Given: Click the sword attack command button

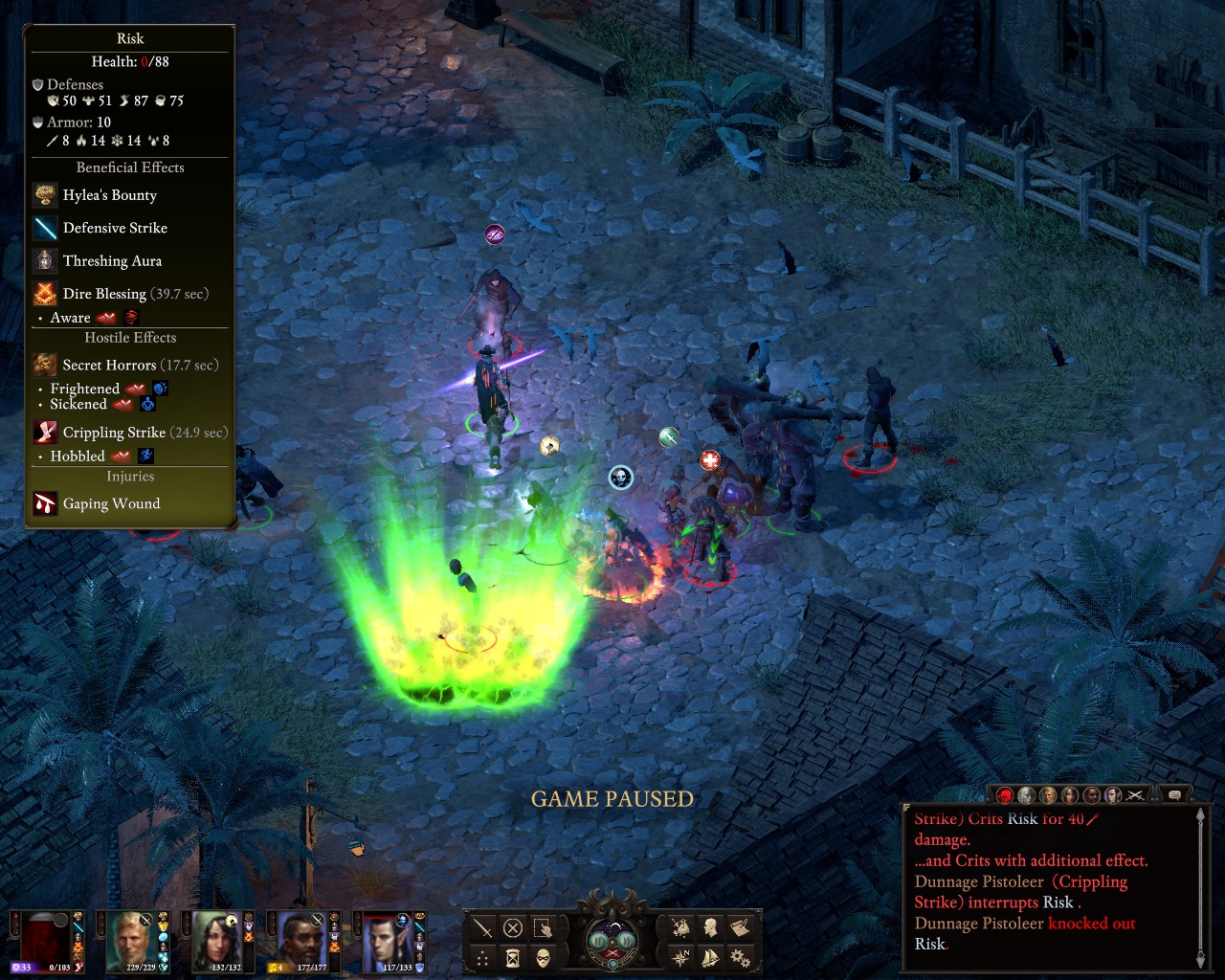Looking at the screenshot, I should tap(483, 927).
